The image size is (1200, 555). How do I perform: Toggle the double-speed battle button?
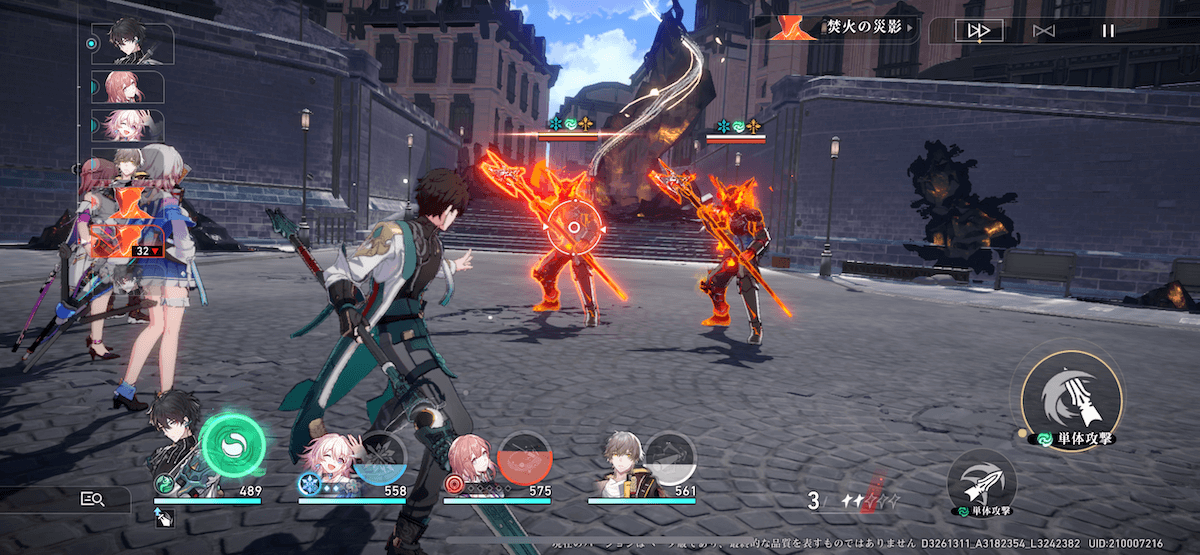[978, 31]
